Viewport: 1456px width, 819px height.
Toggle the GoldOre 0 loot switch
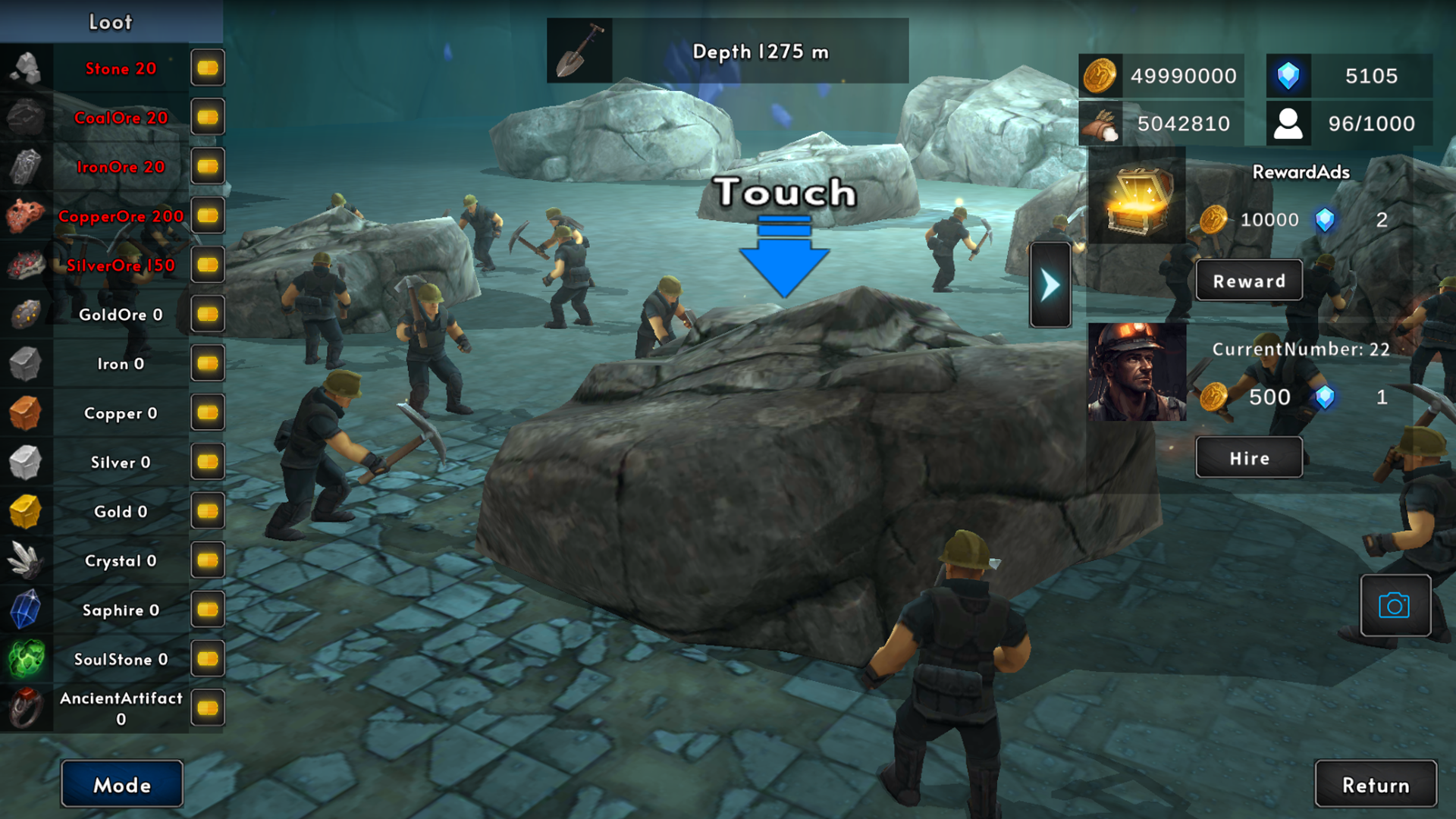tap(207, 314)
